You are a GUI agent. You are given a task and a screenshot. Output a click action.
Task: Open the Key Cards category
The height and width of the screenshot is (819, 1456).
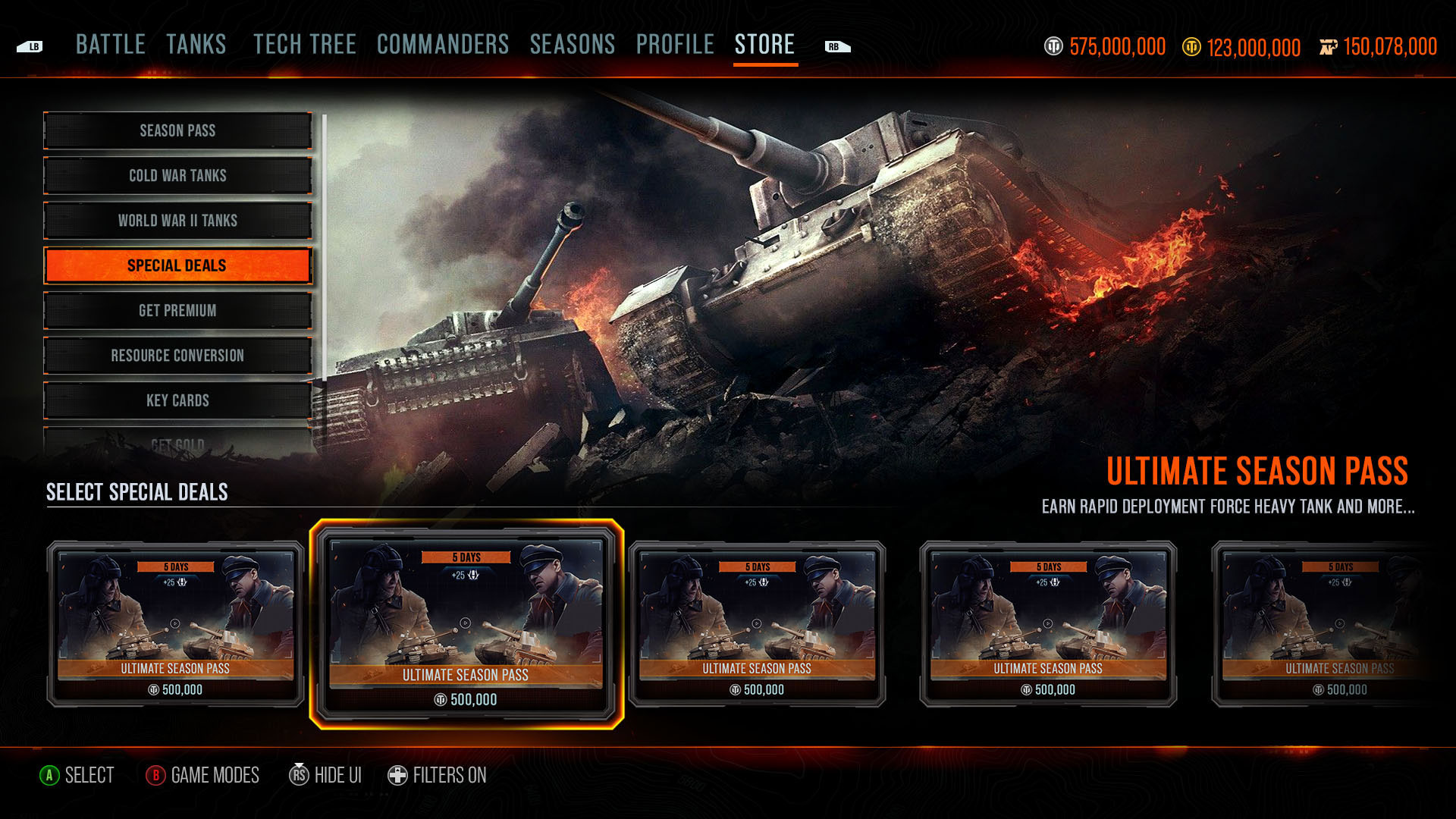pyautogui.click(x=177, y=400)
